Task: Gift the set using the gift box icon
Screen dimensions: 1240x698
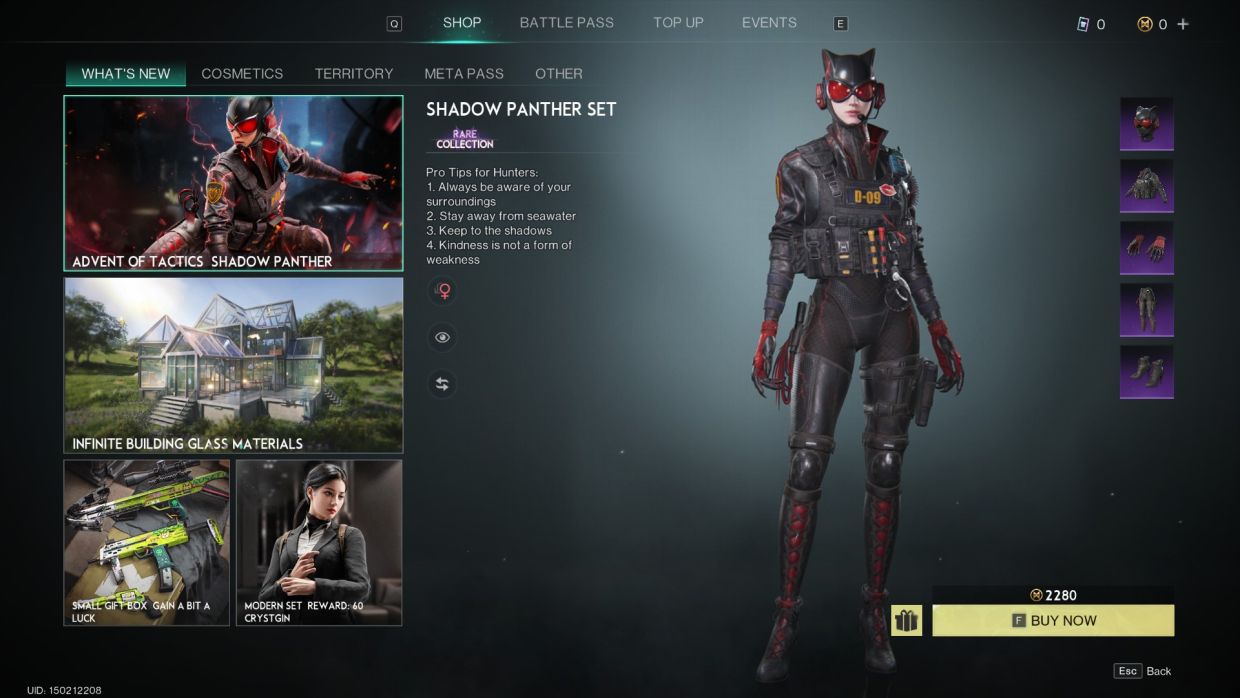Action: click(x=906, y=621)
